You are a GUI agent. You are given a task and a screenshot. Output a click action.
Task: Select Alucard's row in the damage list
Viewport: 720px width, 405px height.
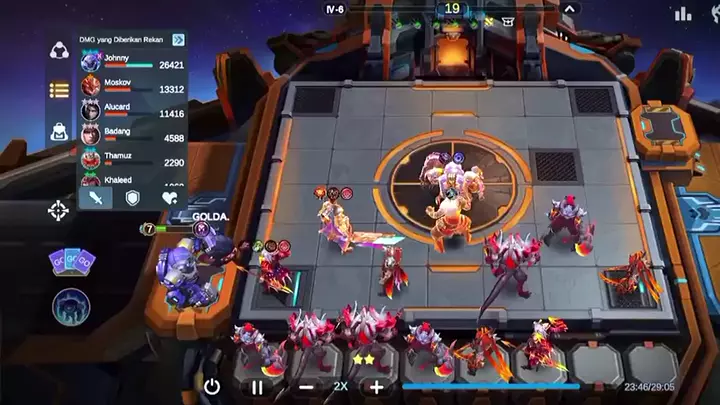tap(132, 110)
